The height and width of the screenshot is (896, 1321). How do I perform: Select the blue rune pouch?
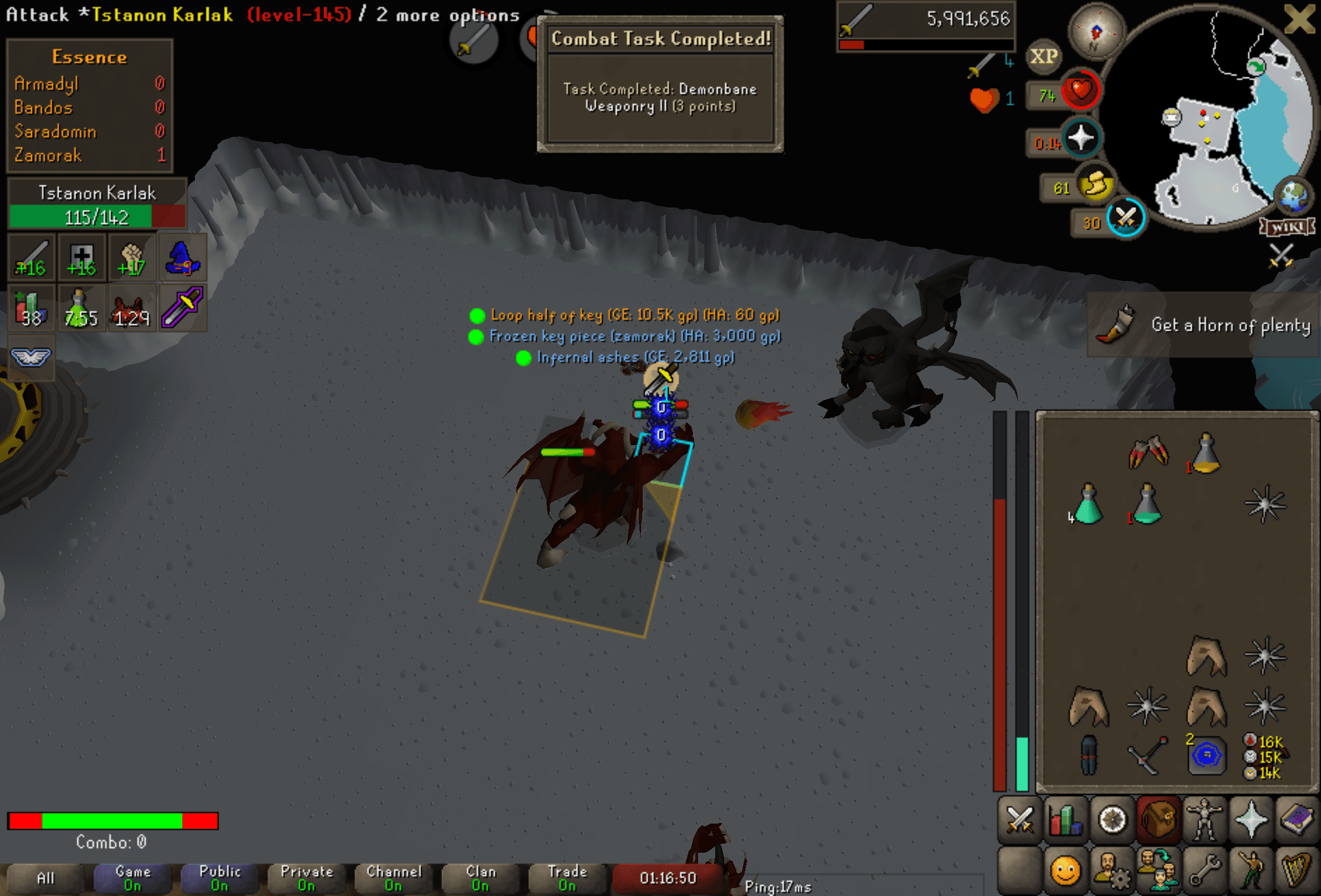pyautogui.click(x=1206, y=756)
